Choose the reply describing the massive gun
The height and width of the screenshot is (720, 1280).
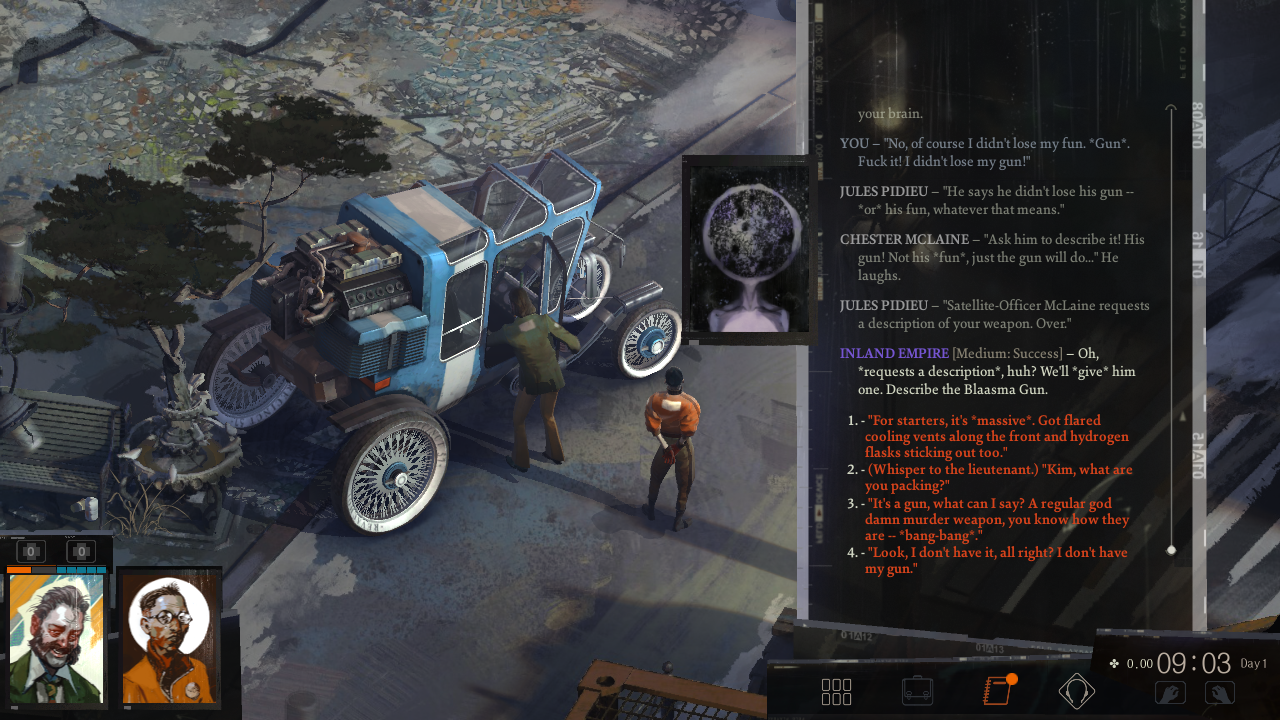point(997,437)
